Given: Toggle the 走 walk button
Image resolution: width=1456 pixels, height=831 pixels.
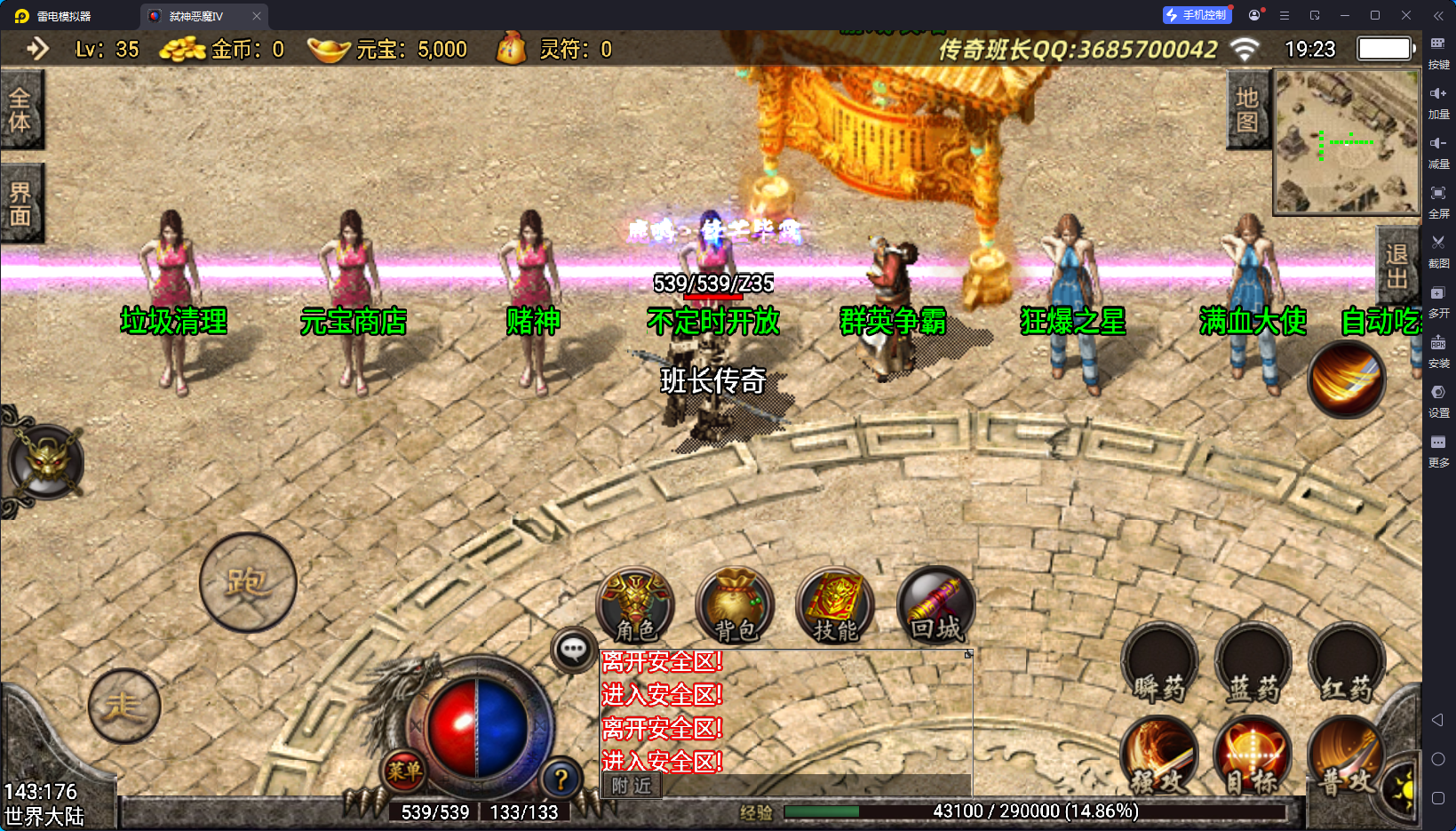Looking at the screenshot, I should [x=124, y=706].
